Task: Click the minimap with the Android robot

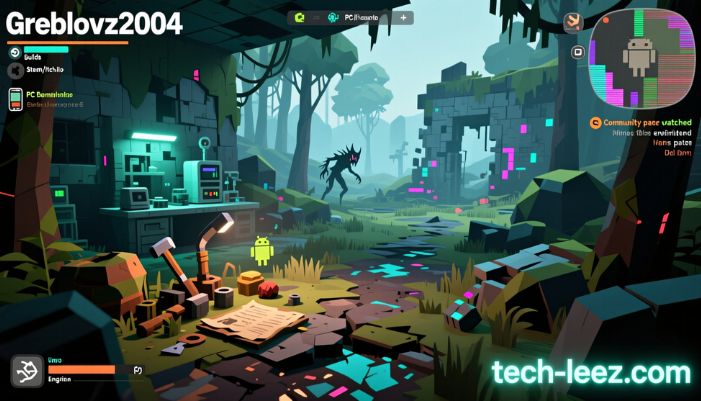Action: [639, 57]
